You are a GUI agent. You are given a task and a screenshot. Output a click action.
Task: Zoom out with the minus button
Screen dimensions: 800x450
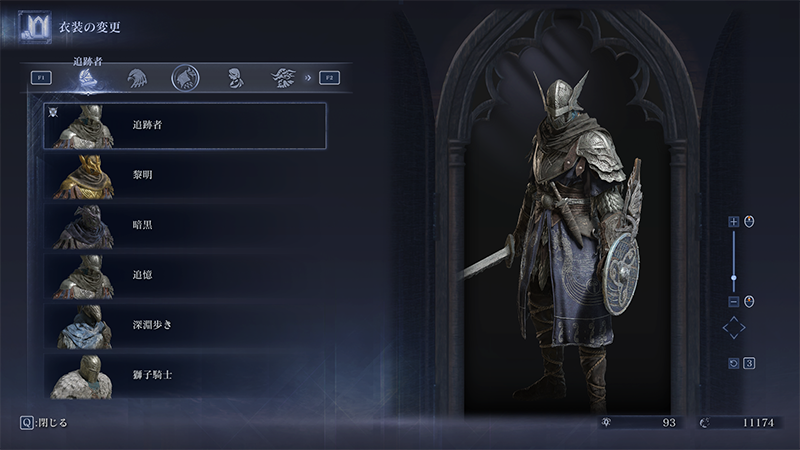tap(733, 301)
